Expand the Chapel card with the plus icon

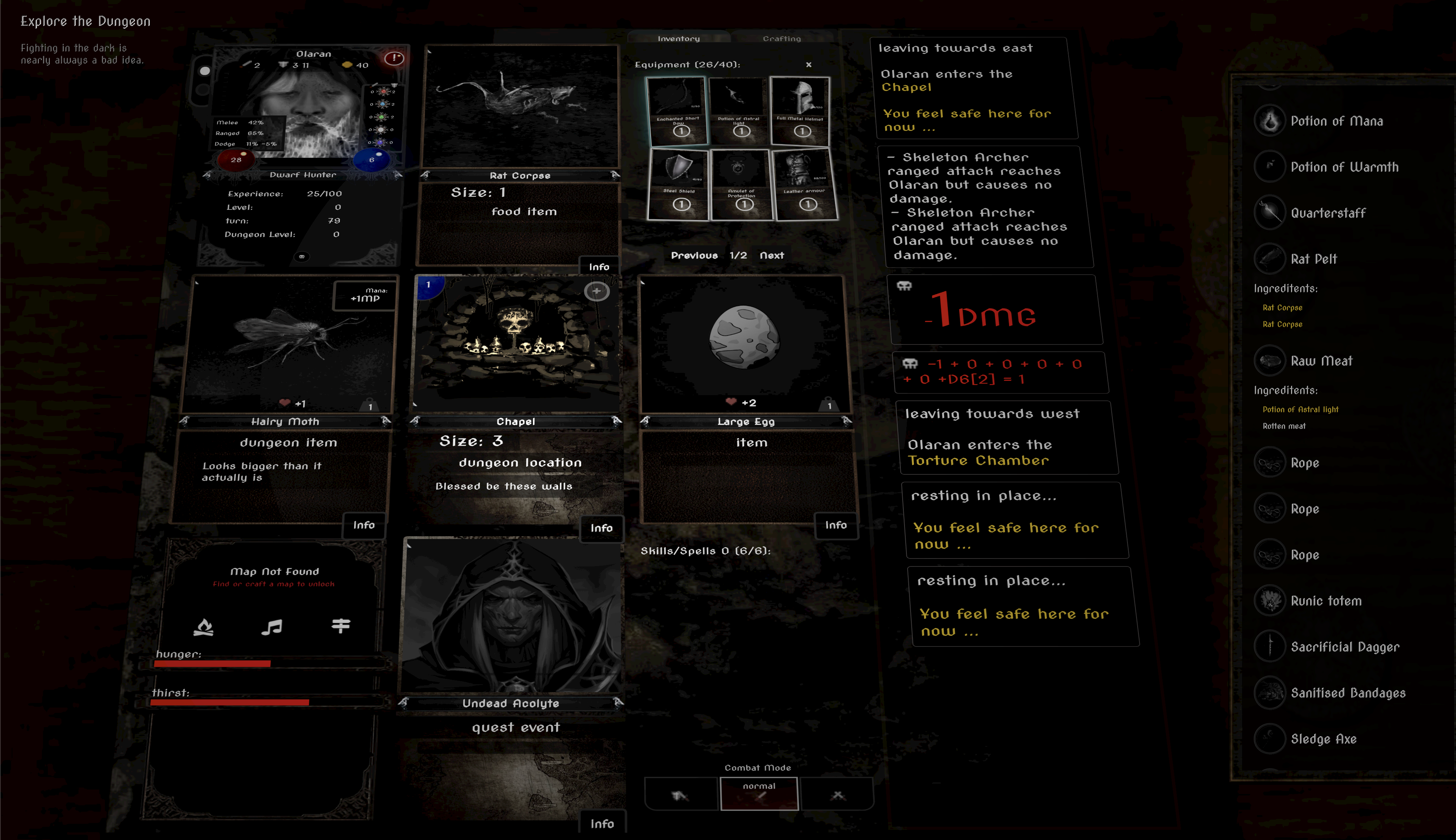pos(597,291)
